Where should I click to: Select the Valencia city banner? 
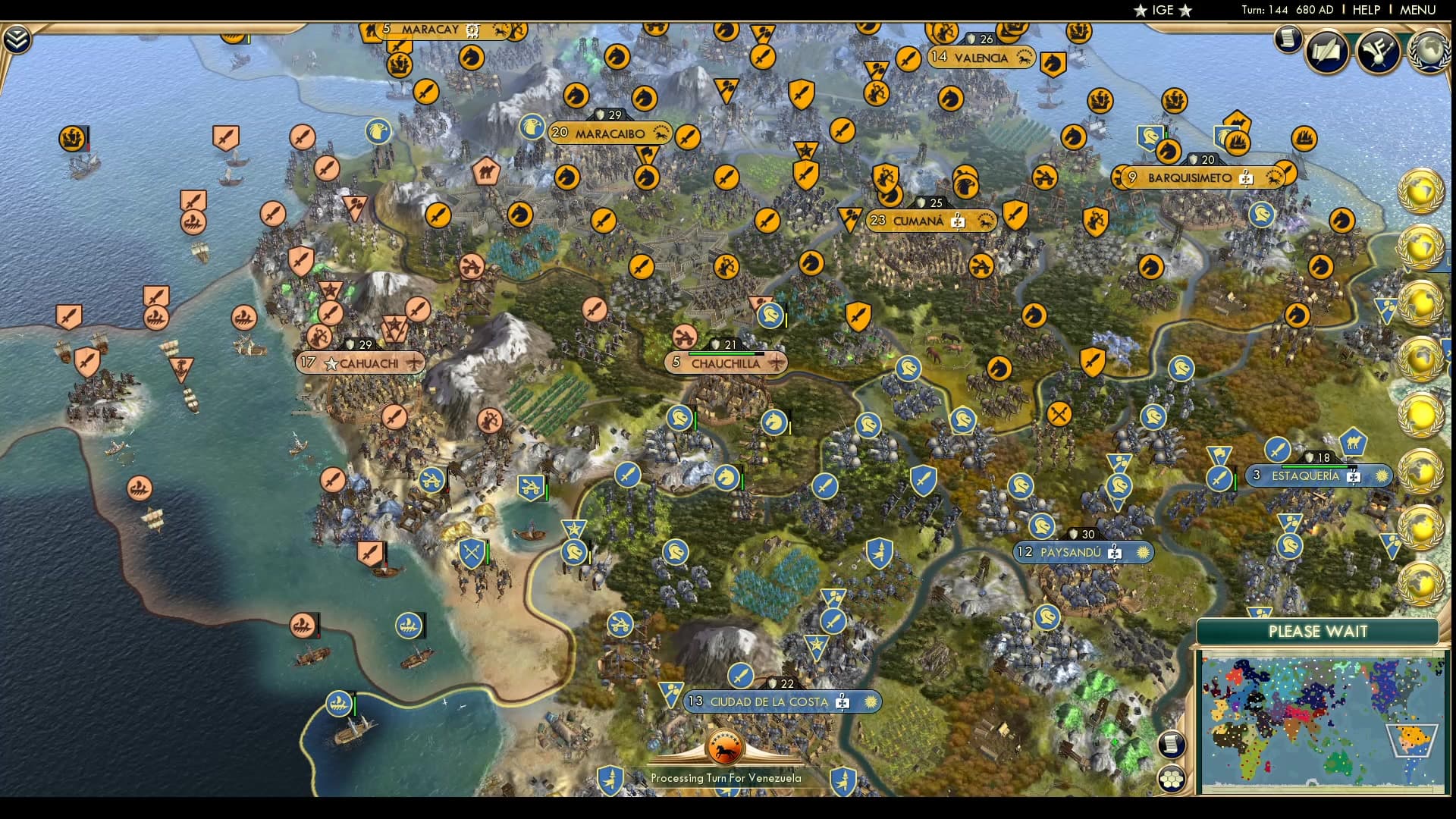(x=981, y=56)
